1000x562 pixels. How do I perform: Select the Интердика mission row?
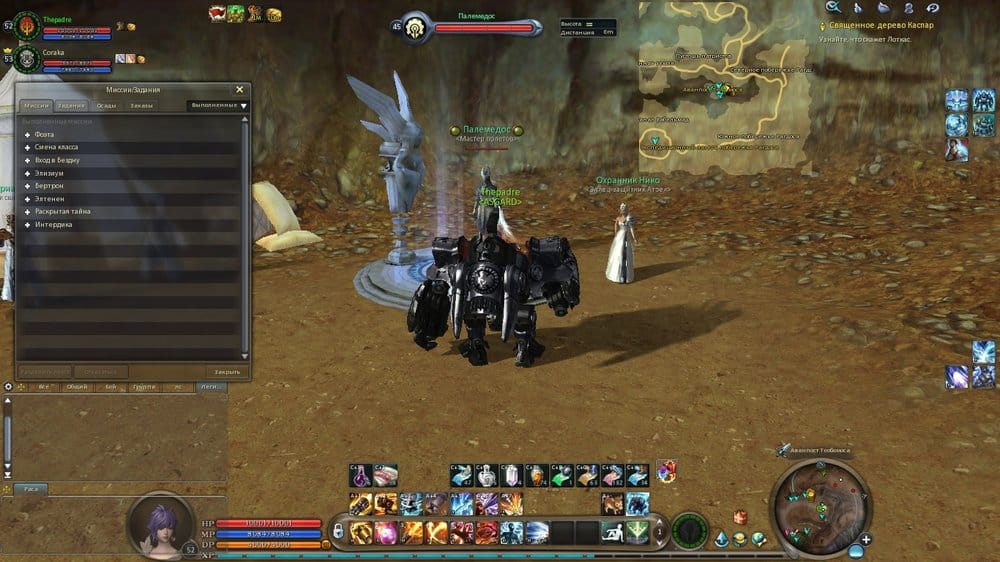[53, 225]
